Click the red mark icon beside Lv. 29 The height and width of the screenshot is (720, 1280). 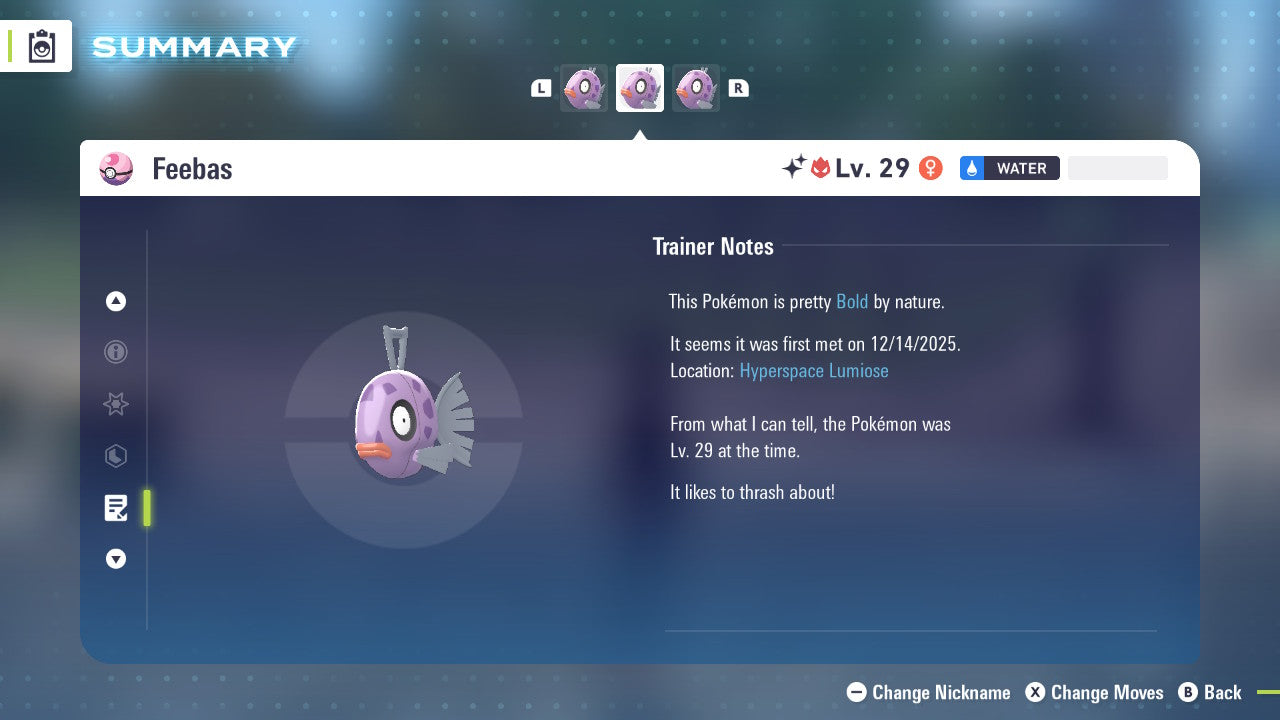click(818, 168)
